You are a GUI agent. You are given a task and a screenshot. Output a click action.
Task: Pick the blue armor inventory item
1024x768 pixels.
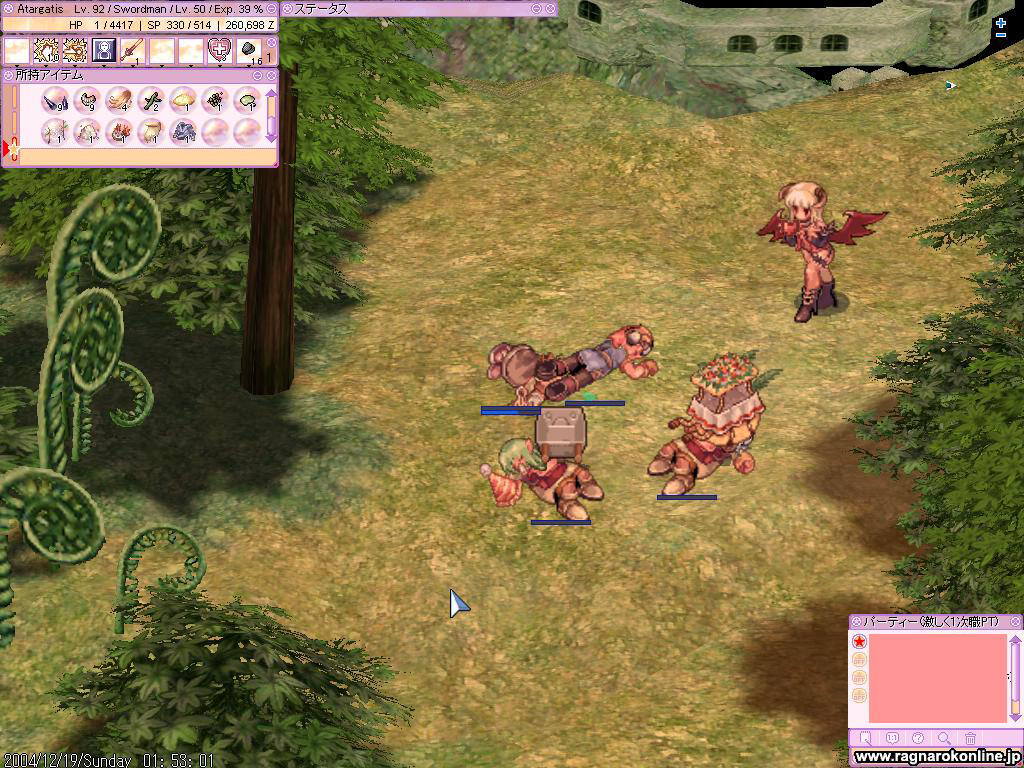point(182,131)
